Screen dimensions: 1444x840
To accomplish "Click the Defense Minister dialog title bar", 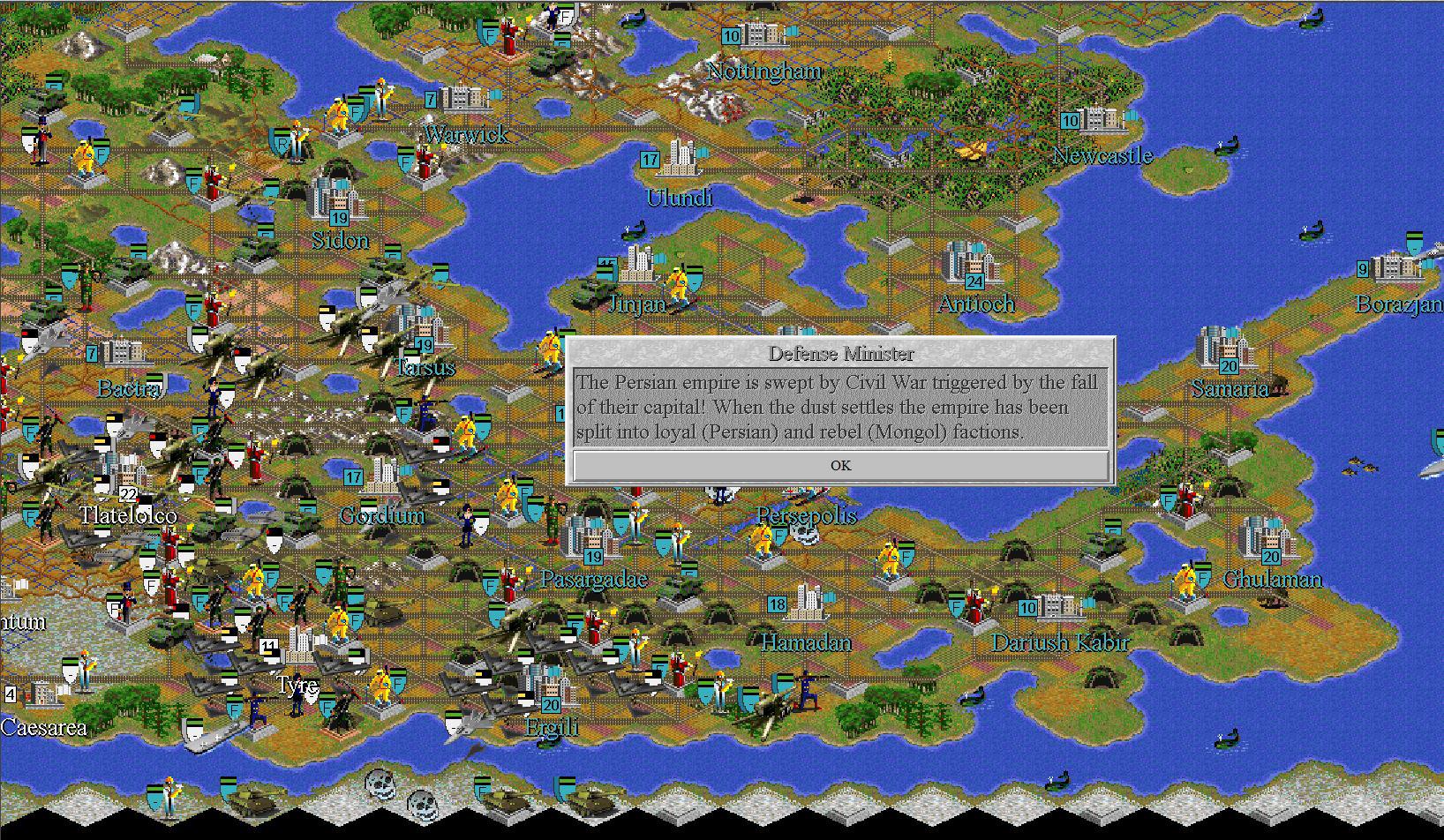I will pos(841,353).
